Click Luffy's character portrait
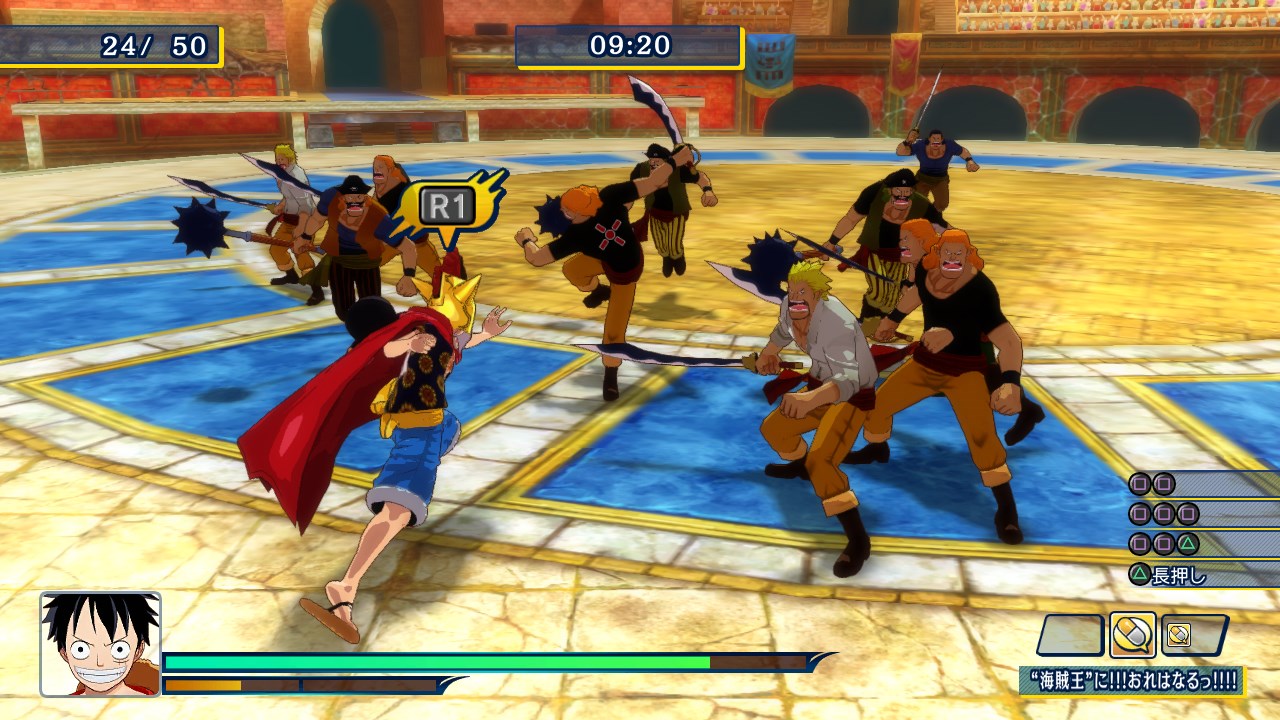The width and height of the screenshot is (1280, 720). point(100,644)
